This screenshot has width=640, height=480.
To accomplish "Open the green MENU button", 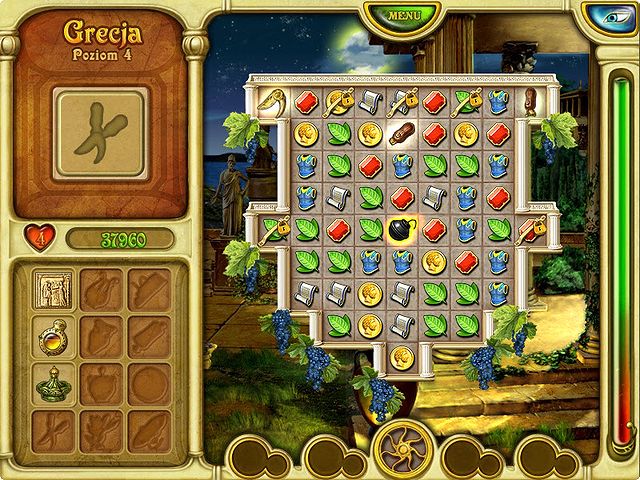I will point(404,15).
